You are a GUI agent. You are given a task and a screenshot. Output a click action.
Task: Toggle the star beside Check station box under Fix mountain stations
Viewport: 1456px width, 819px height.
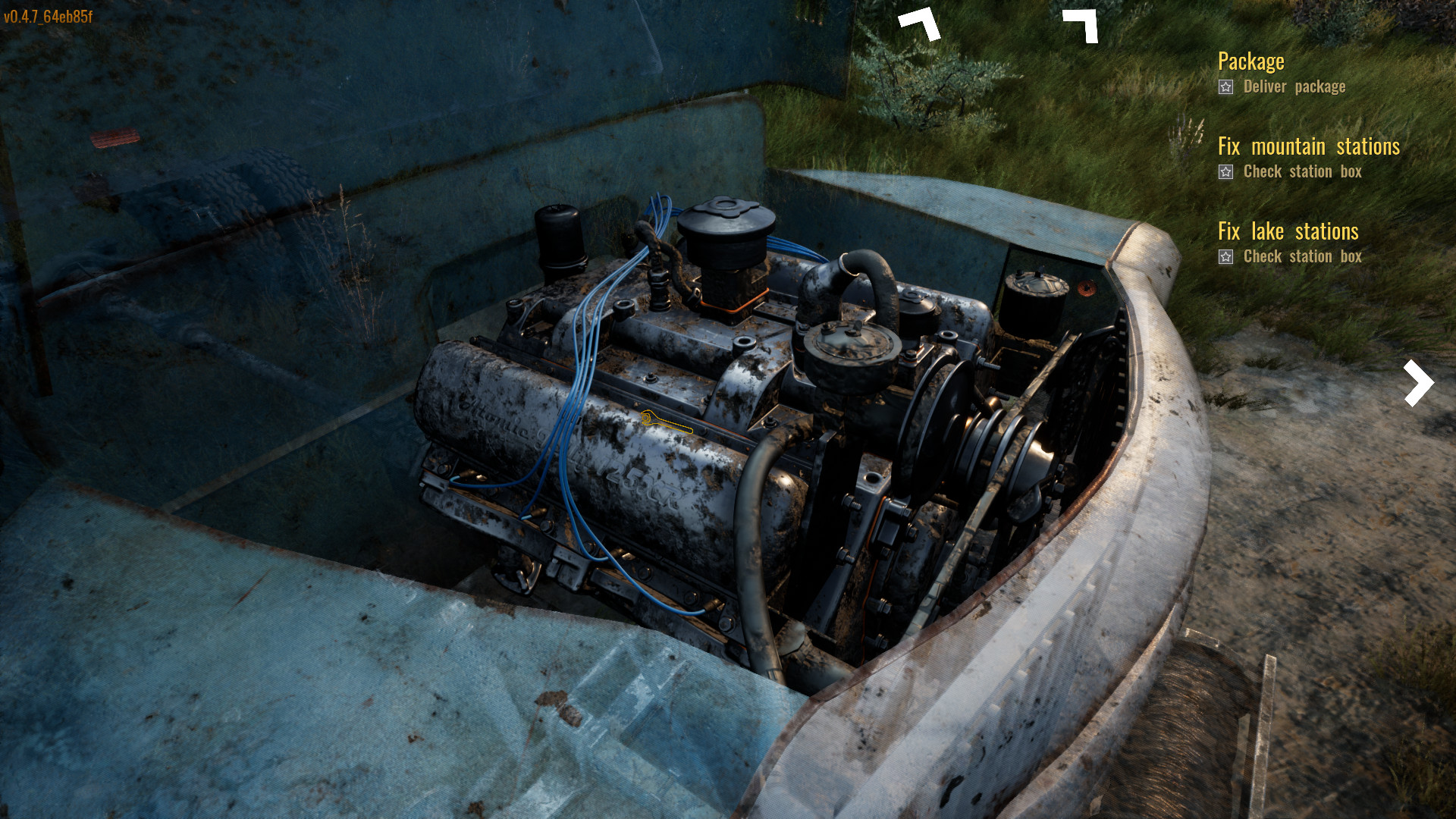tap(1226, 172)
